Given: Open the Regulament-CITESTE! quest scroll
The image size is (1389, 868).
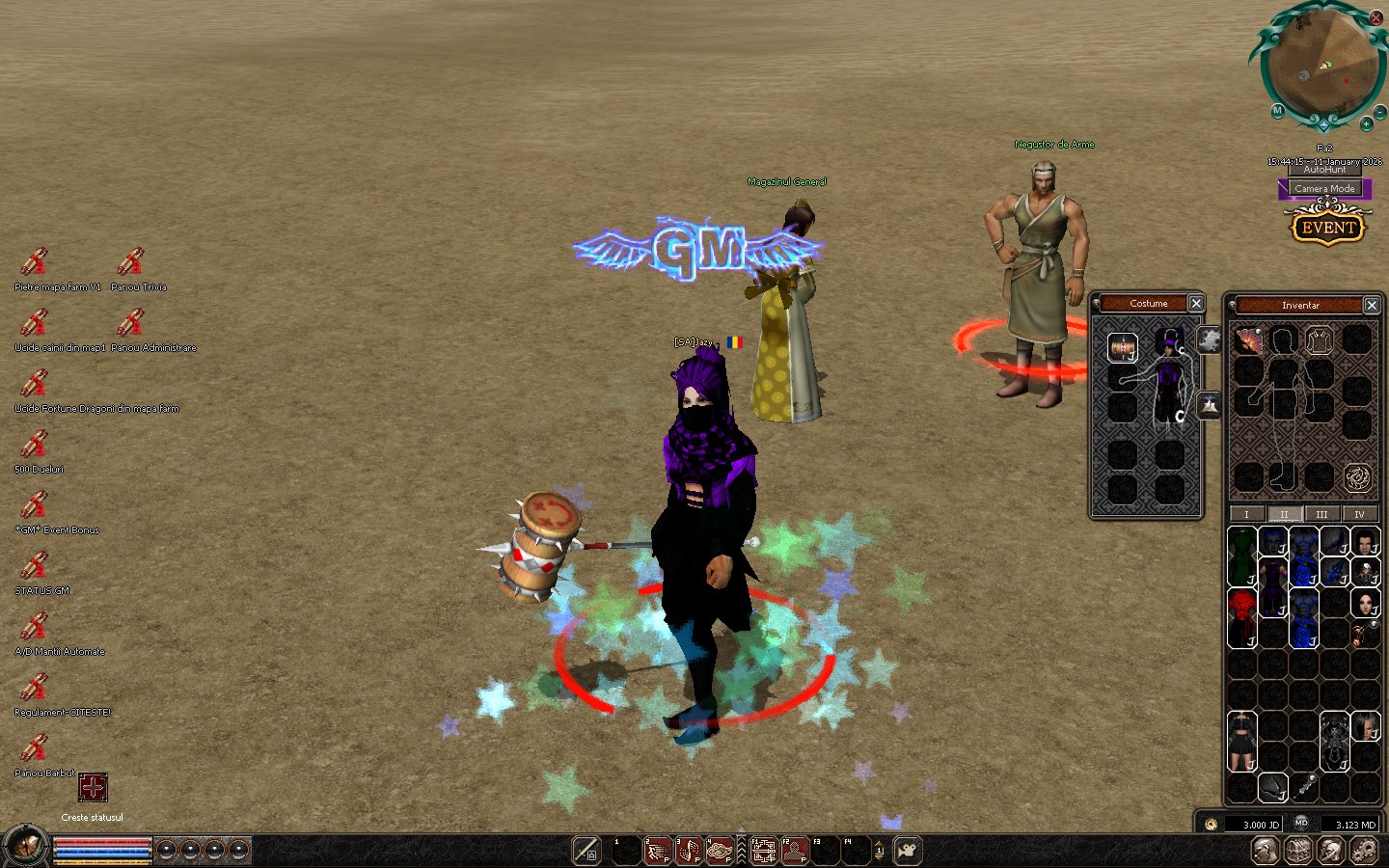Looking at the screenshot, I should point(35,688).
